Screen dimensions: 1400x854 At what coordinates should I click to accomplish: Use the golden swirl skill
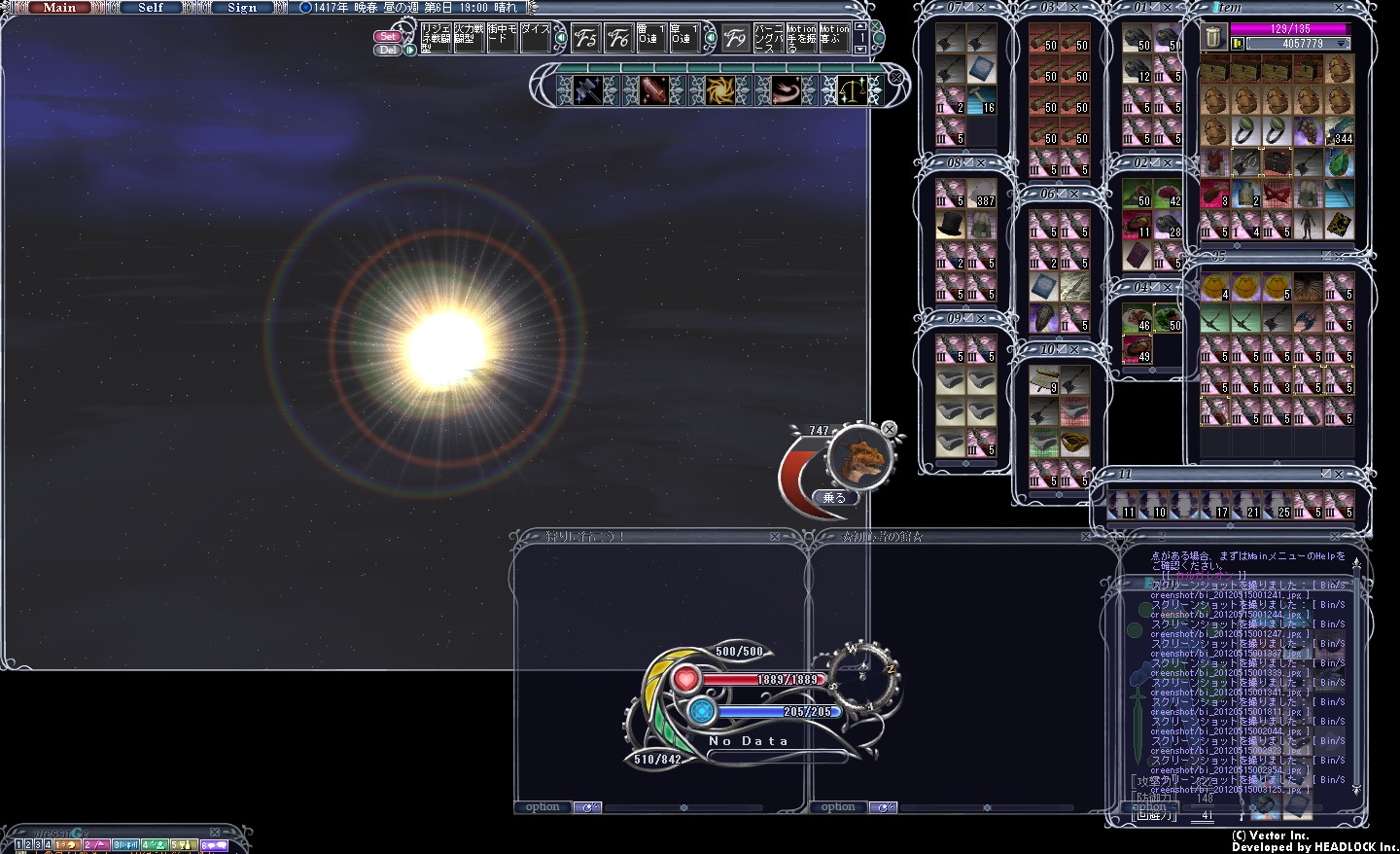720,89
